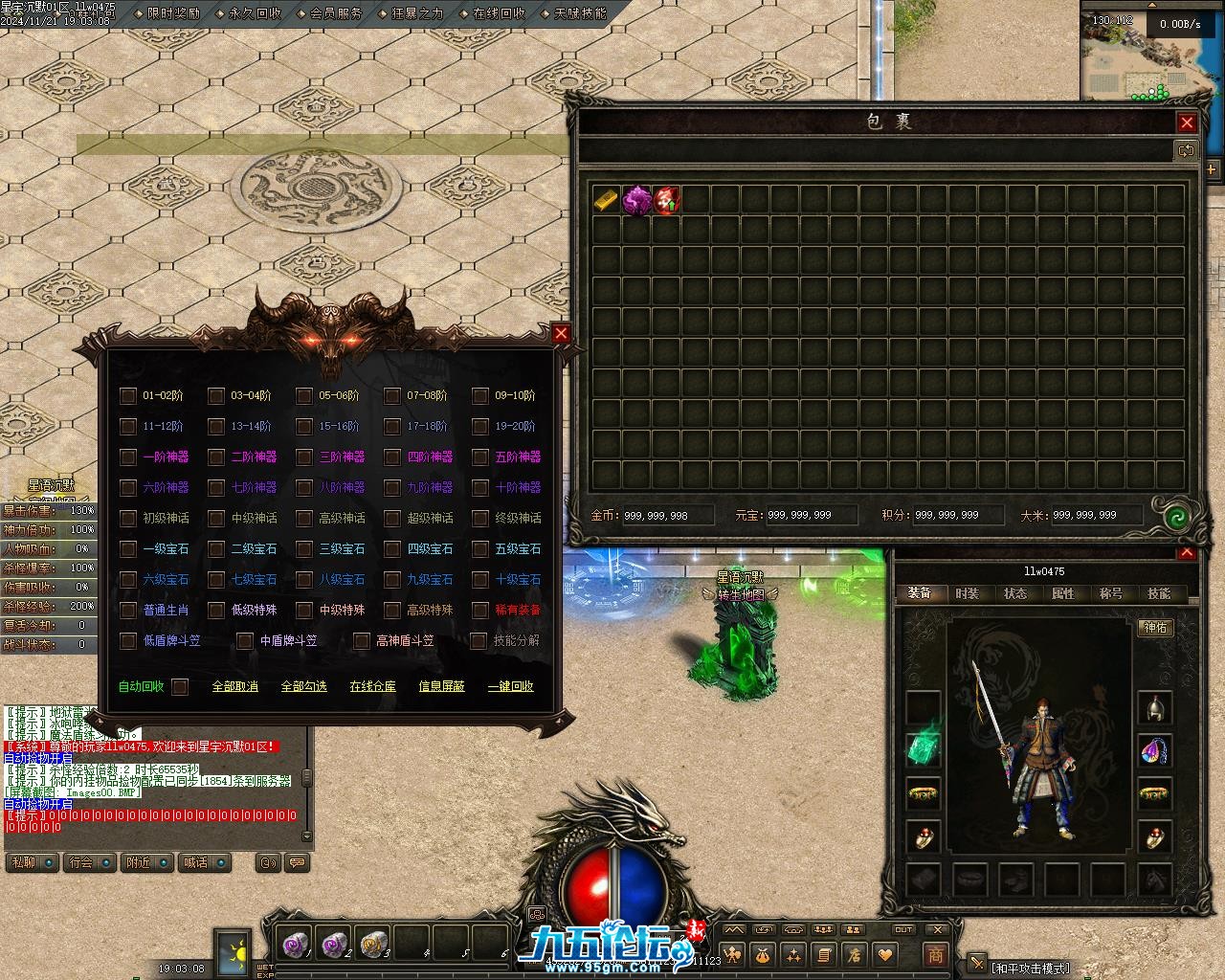Close the demon-skull recycle panel
Image resolution: width=1225 pixels, height=980 pixels.
tap(561, 333)
